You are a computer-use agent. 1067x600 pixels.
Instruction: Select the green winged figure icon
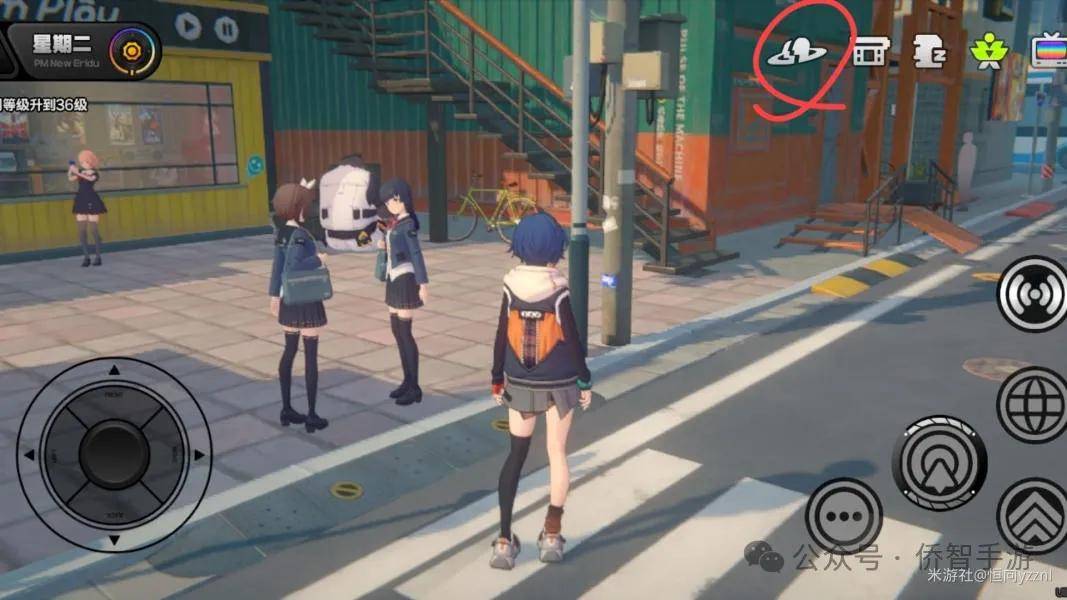989,52
